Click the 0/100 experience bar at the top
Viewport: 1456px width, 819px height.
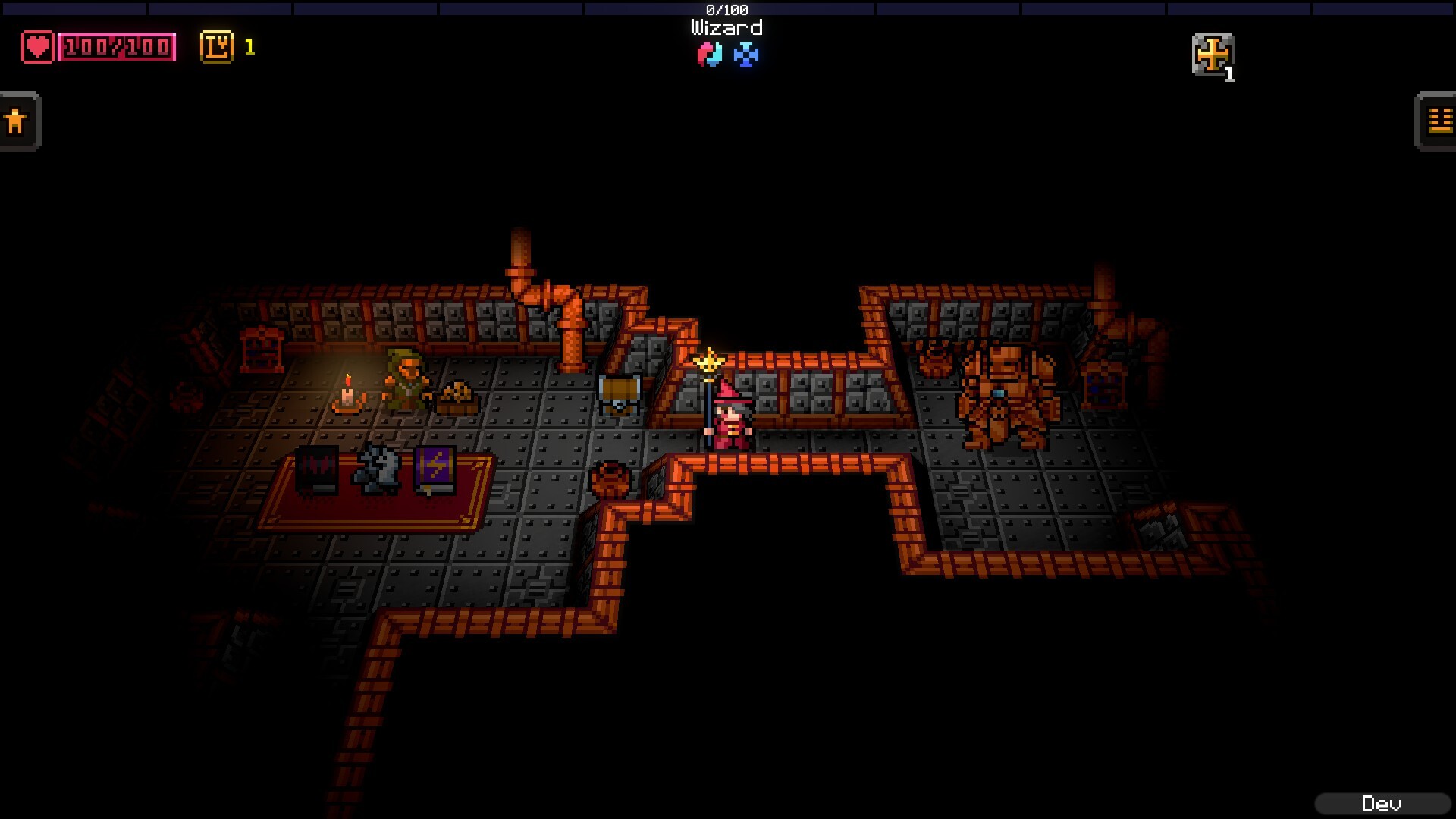(726, 10)
